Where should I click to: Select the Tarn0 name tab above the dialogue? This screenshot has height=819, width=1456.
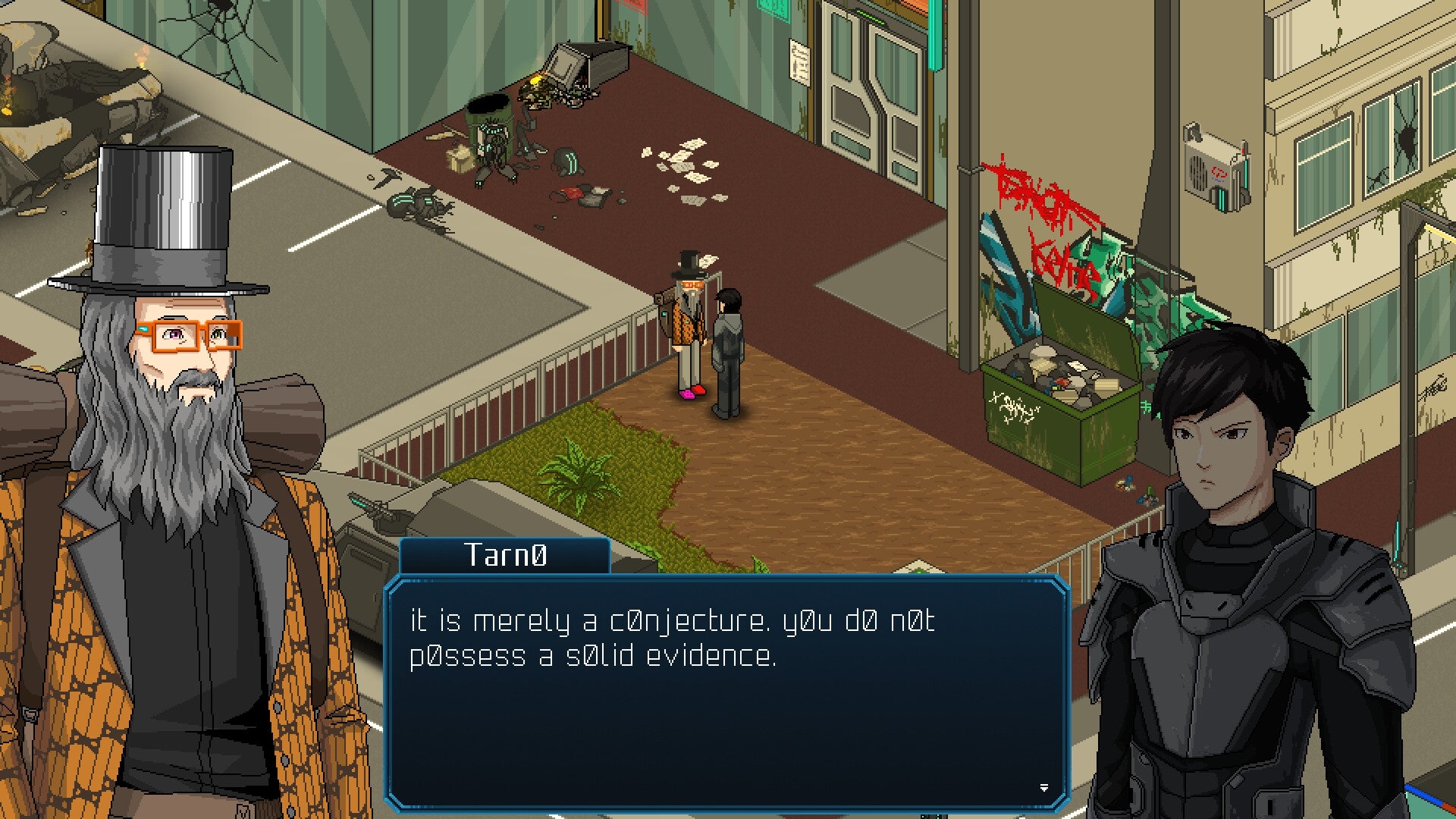[504, 556]
